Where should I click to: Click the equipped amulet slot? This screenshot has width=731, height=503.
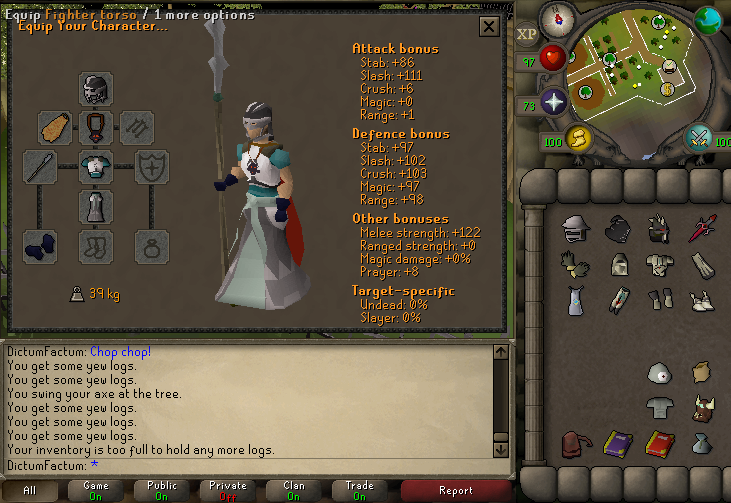click(96, 127)
